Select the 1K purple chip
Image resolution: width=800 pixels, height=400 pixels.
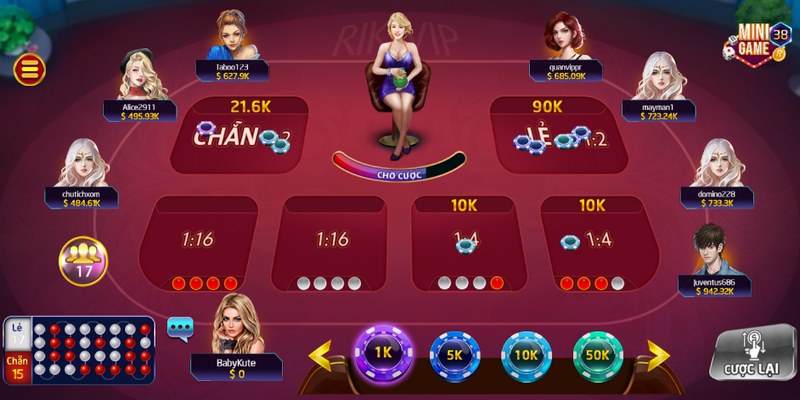tap(382, 353)
